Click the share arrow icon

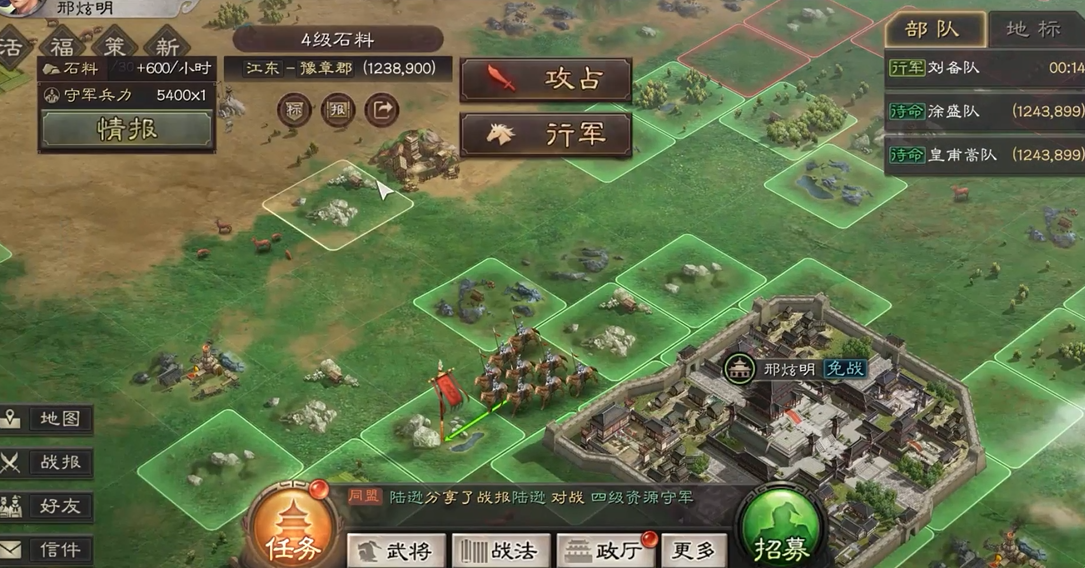coord(381,110)
